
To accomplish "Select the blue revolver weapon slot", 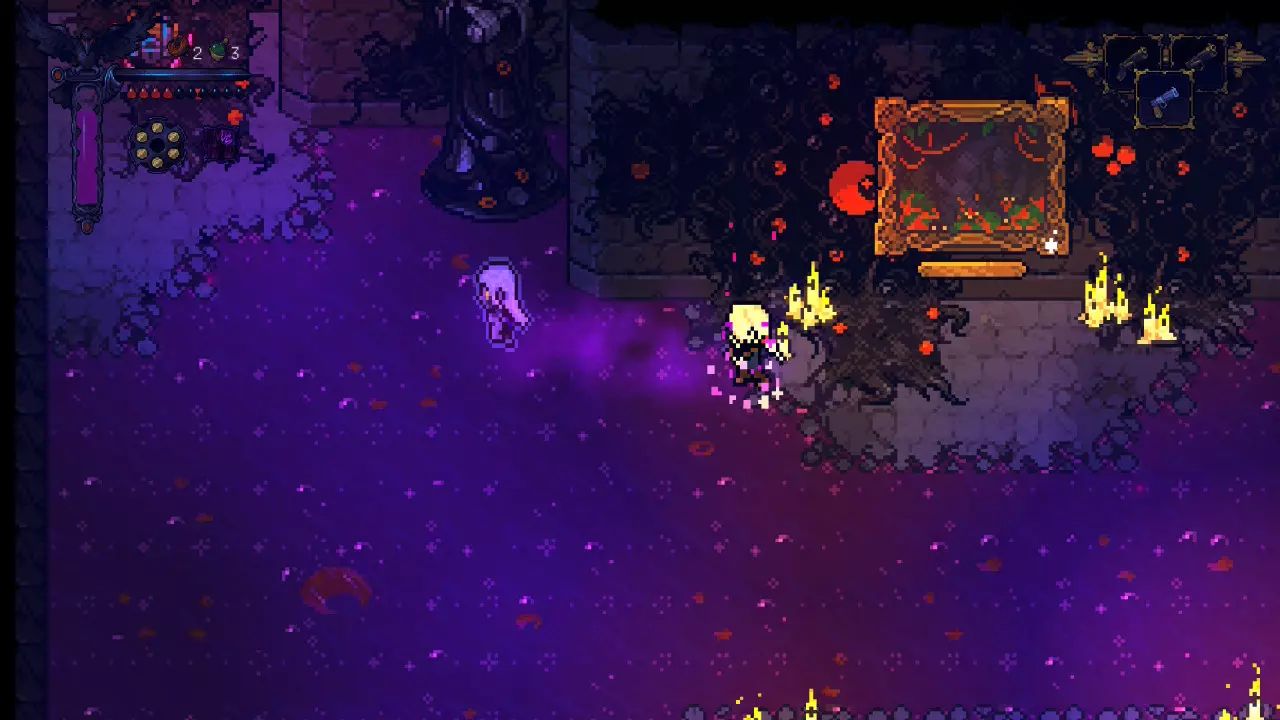I will 1165,98.
